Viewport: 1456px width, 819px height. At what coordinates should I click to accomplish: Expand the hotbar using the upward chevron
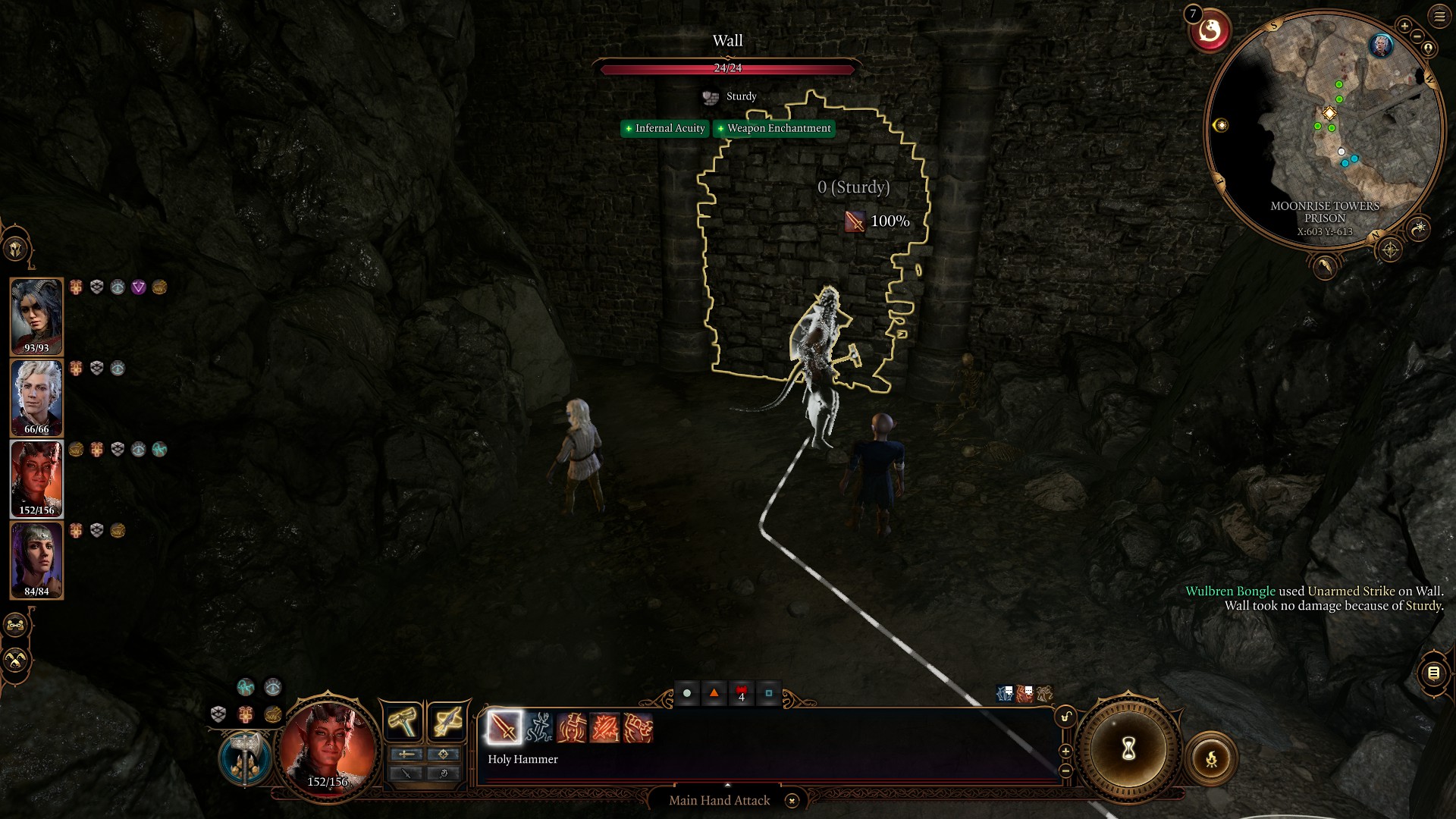click(x=728, y=785)
